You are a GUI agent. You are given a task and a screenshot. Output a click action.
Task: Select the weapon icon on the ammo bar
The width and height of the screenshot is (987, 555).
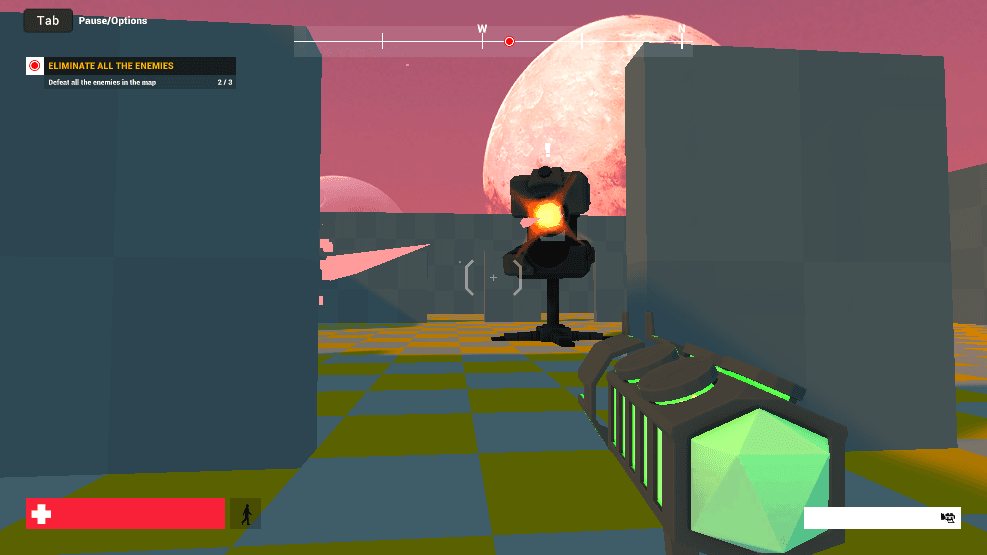(x=948, y=517)
